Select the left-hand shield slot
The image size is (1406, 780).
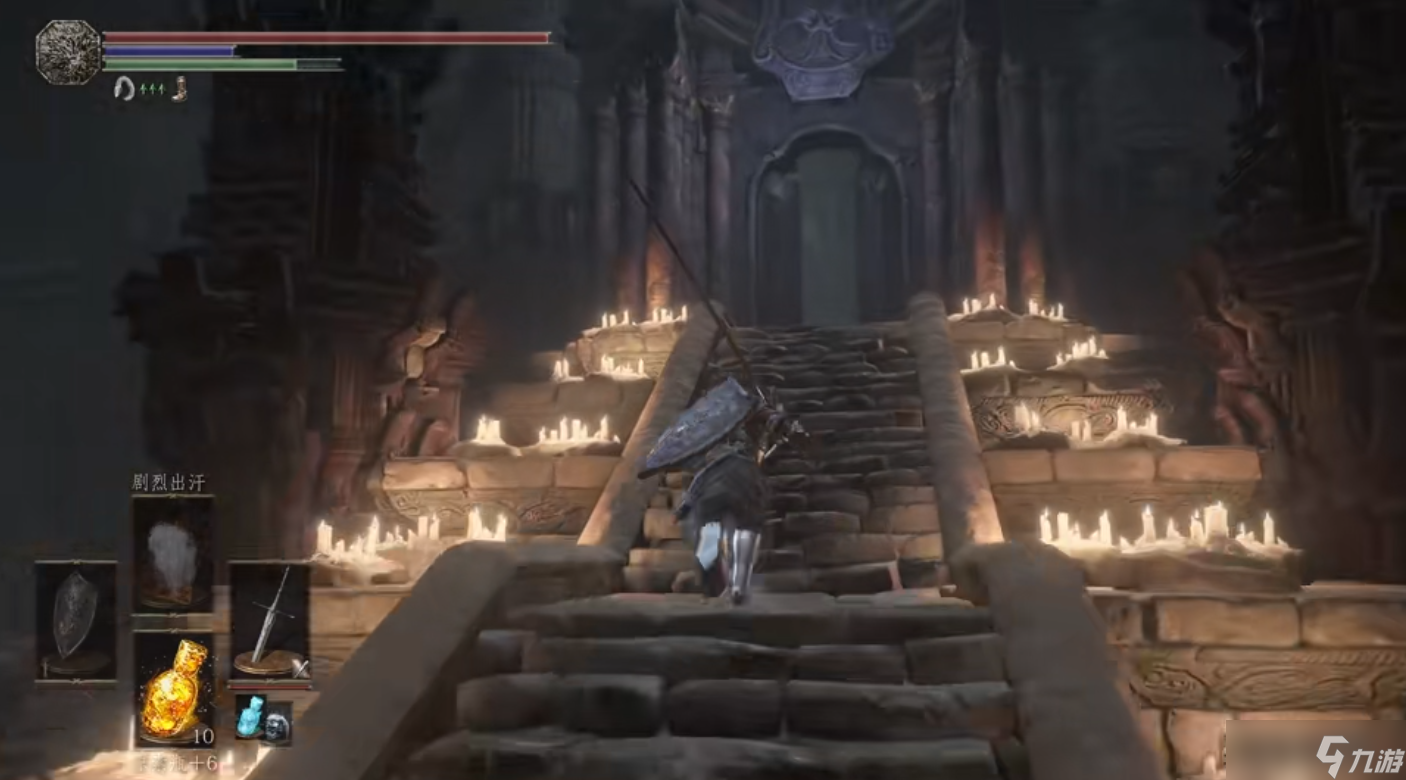[x=76, y=621]
